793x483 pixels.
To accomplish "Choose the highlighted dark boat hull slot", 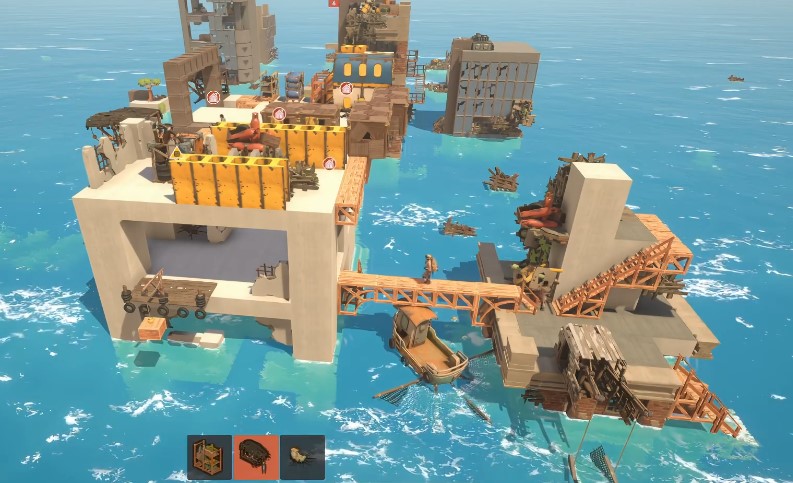I will [256, 457].
